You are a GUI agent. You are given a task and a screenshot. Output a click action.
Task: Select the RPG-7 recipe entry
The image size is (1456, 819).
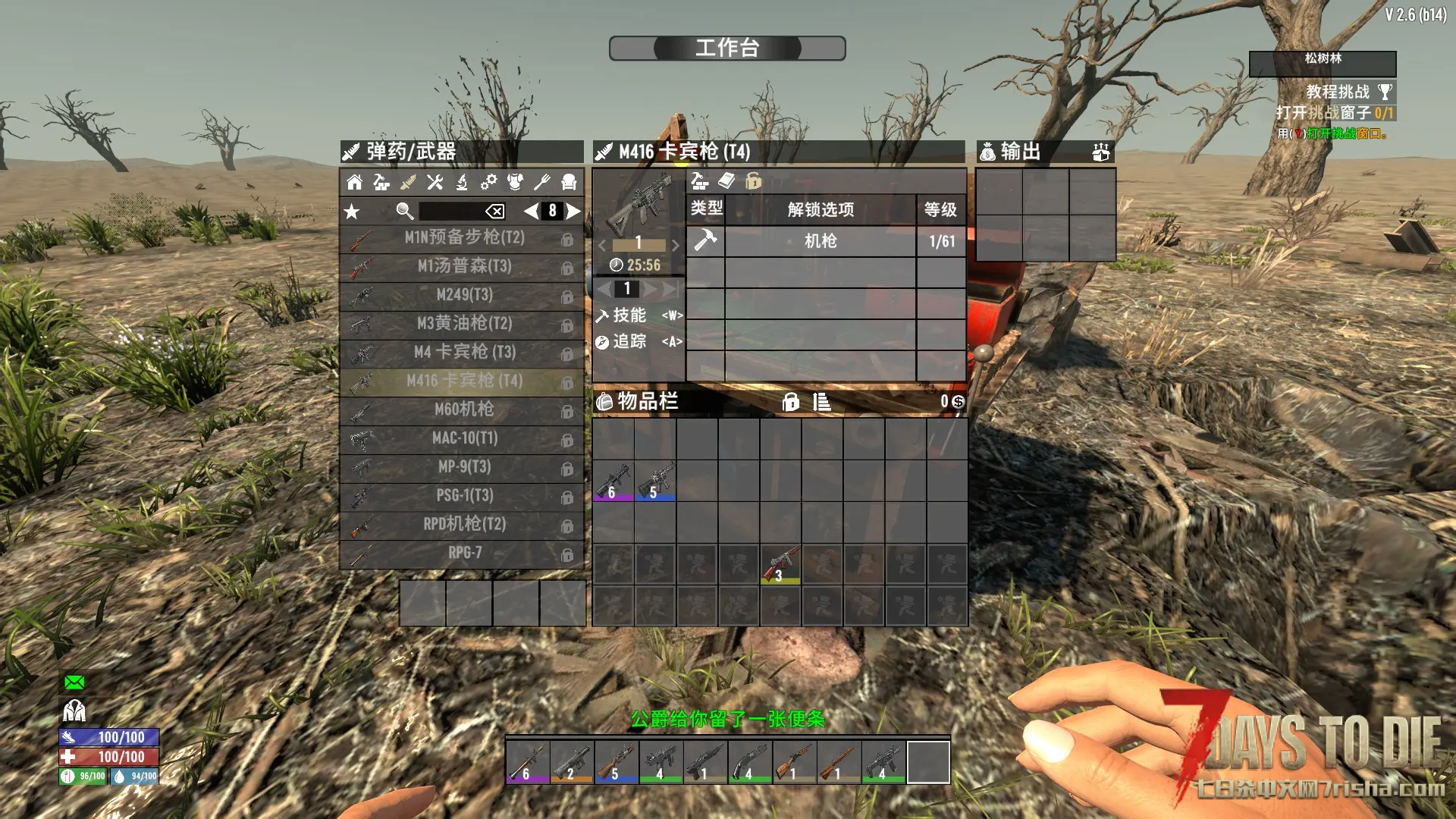pos(463,554)
